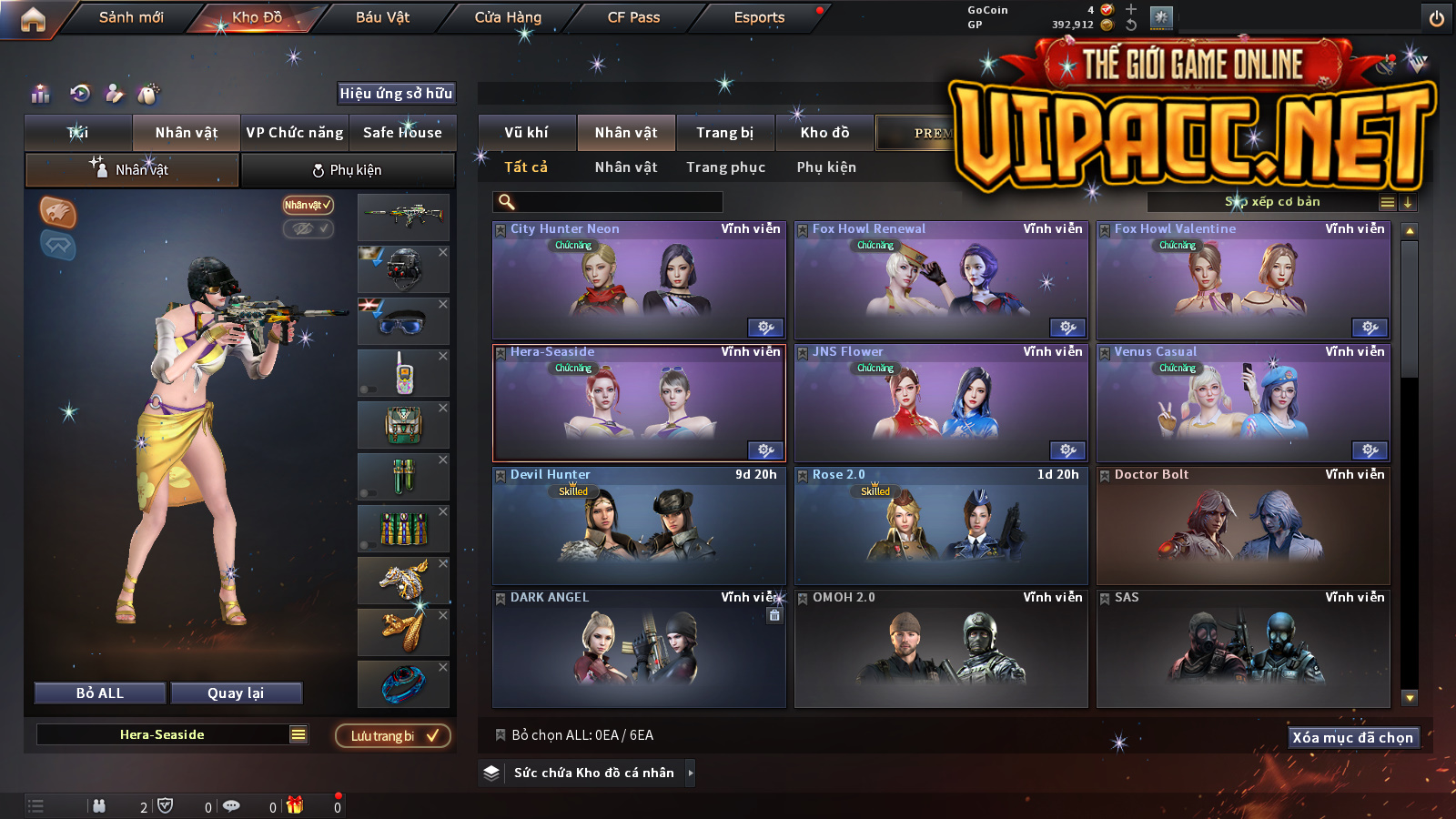Choose the Fox Howl Valentine character
This screenshot has width=1456, height=819.
(x=1243, y=280)
